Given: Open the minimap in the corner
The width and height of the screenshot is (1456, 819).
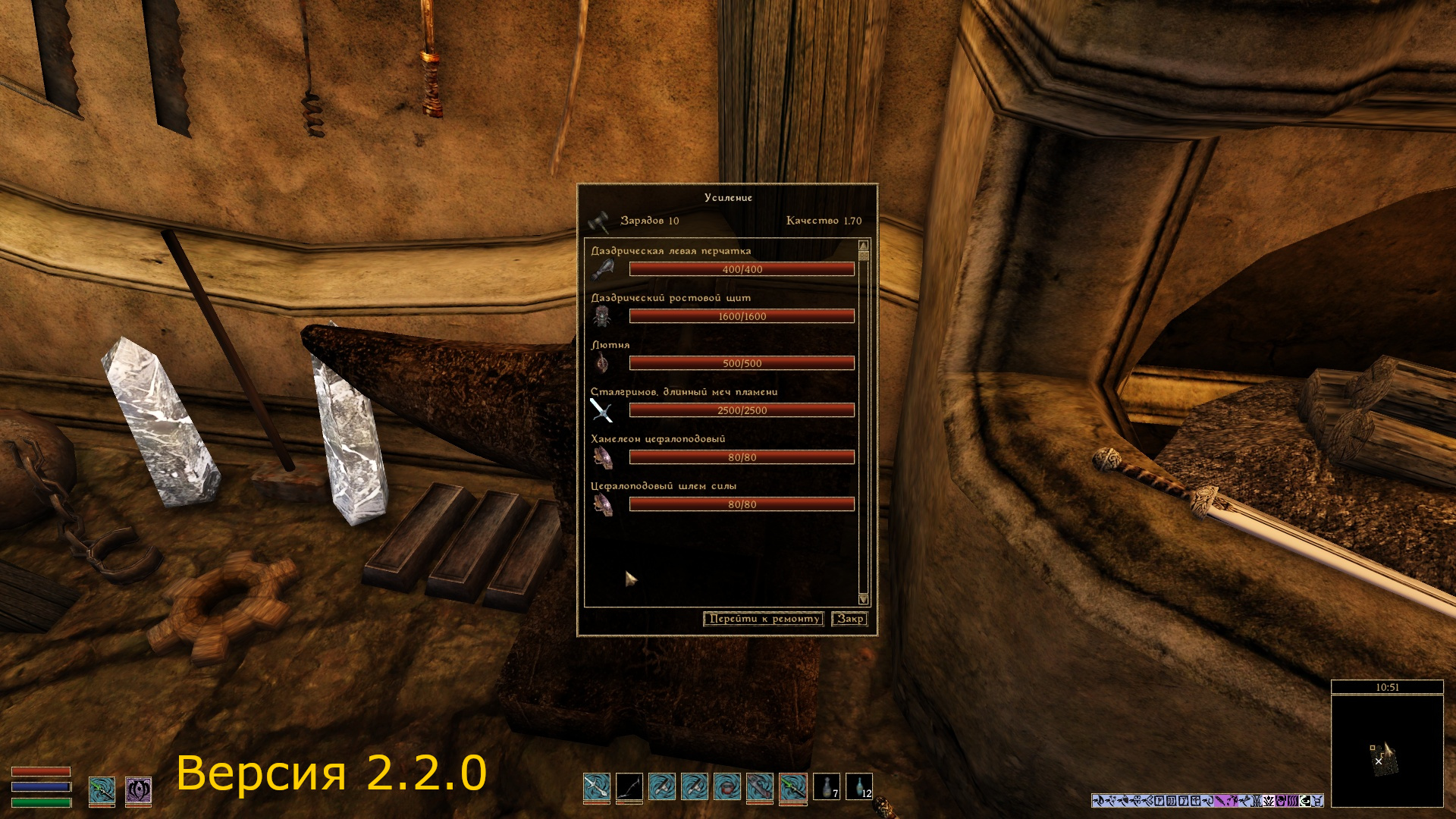Looking at the screenshot, I should click(x=1387, y=751).
